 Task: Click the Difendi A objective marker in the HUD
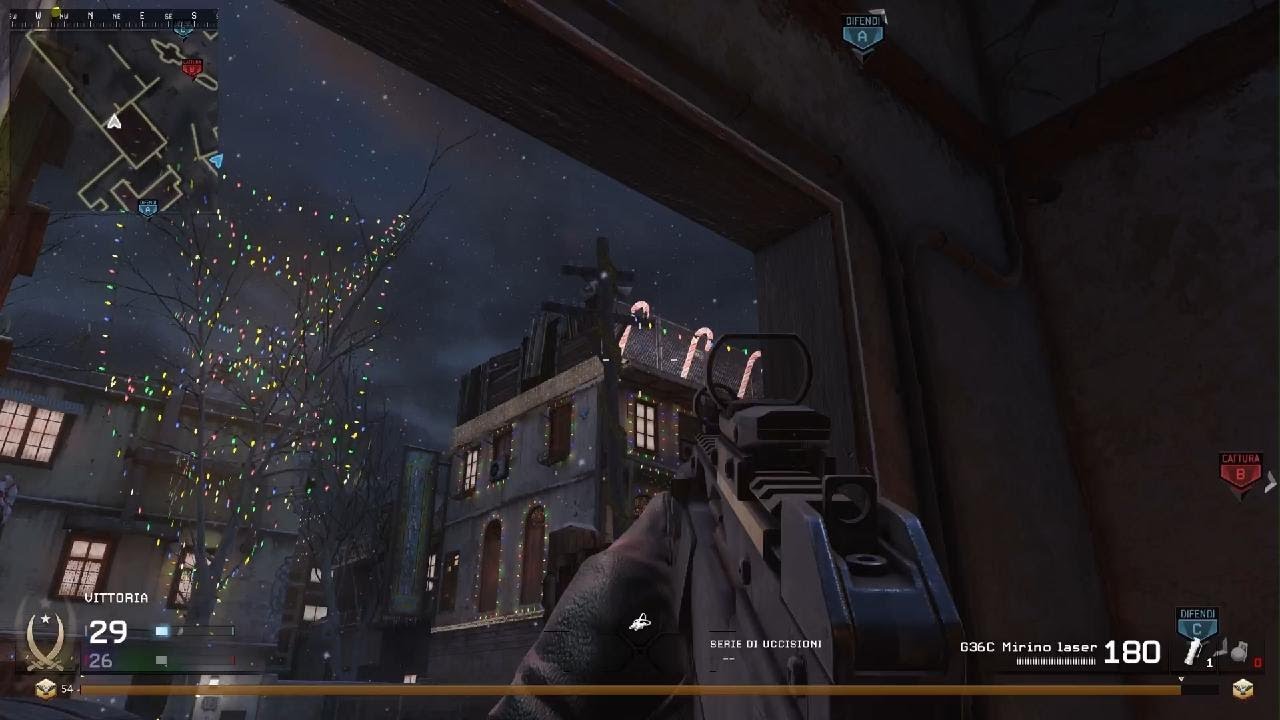[x=862, y=36]
